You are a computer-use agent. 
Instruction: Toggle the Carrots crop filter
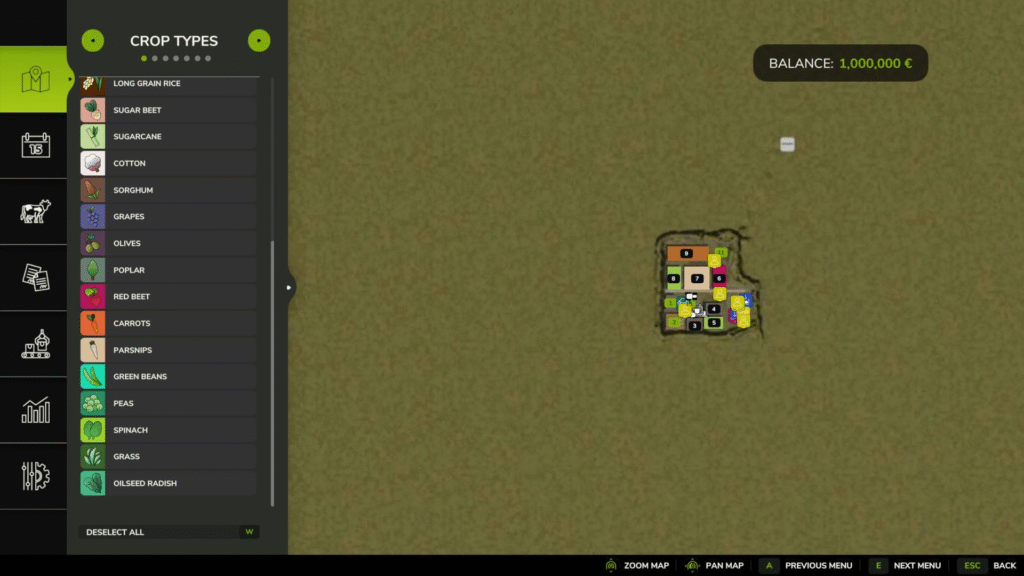168,323
